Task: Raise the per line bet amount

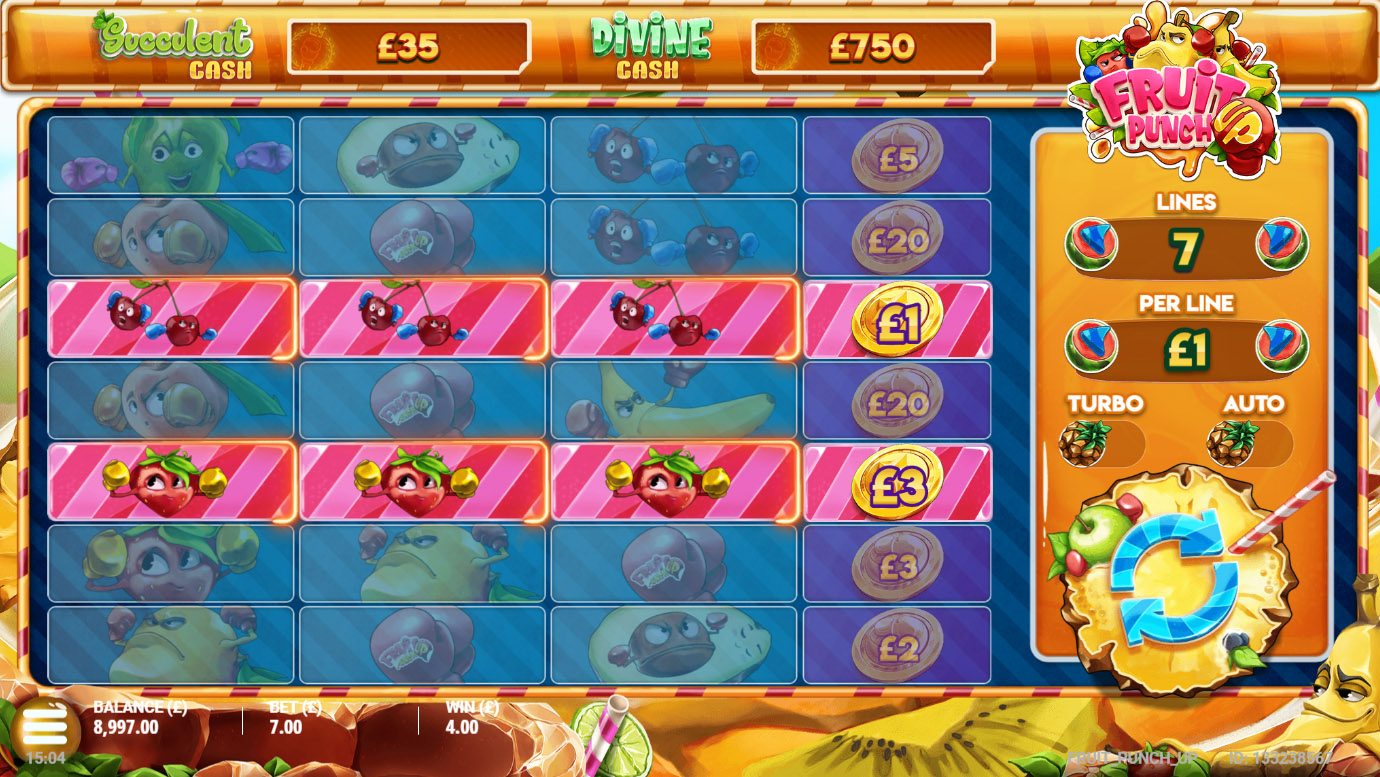Action: (x=1282, y=347)
